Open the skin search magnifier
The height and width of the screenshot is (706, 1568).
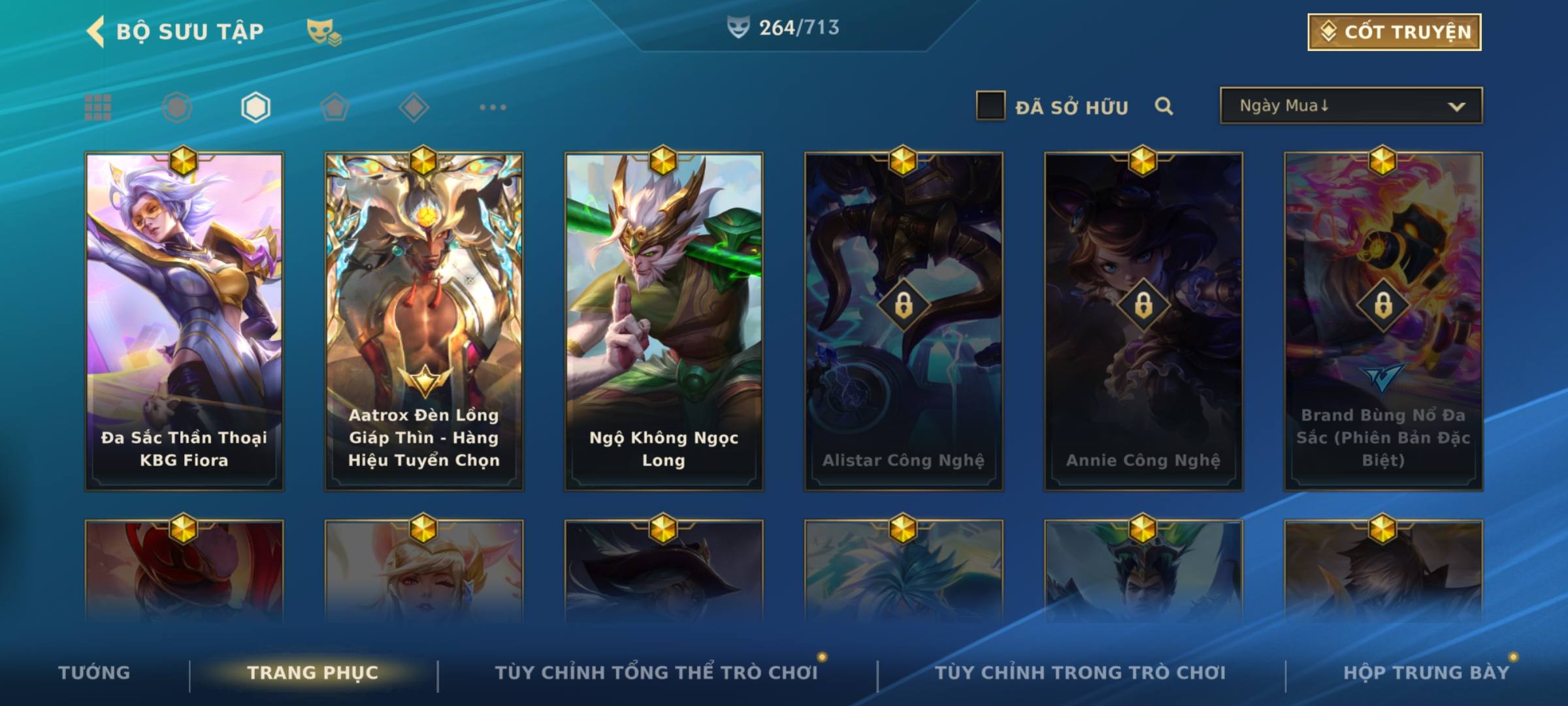point(1164,106)
